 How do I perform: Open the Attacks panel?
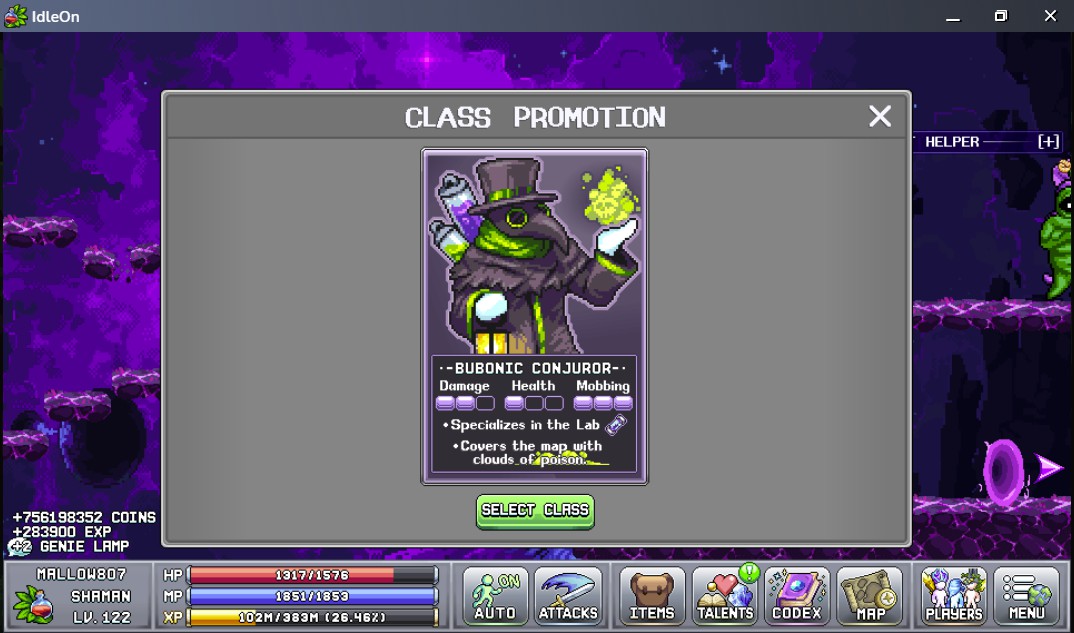(x=568, y=596)
